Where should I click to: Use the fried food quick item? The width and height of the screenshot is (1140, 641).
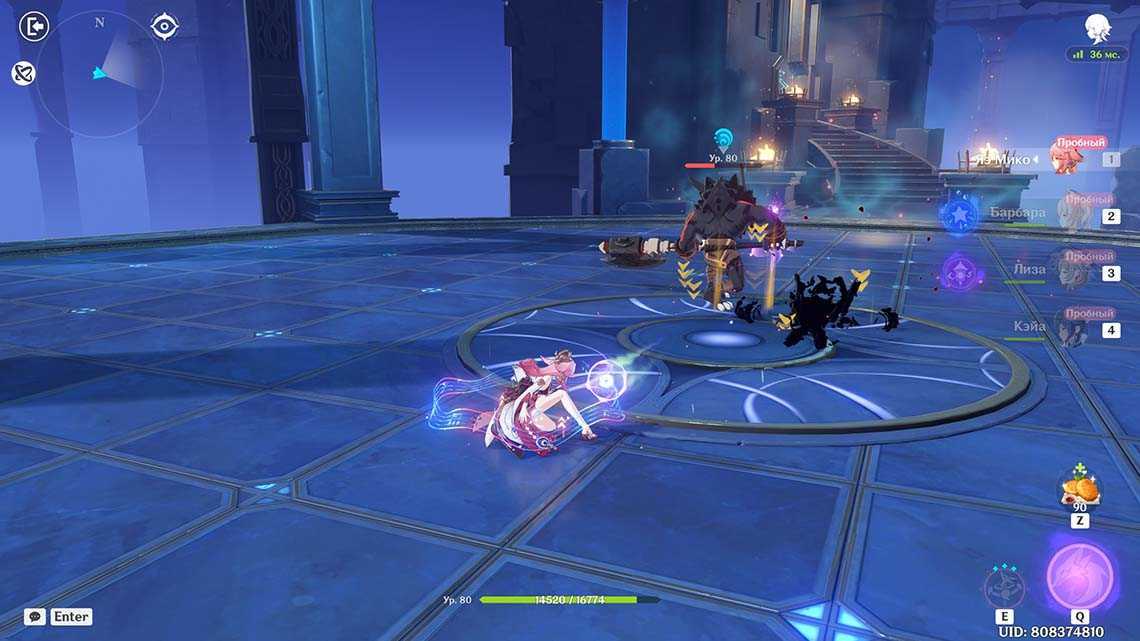[x=1080, y=488]
